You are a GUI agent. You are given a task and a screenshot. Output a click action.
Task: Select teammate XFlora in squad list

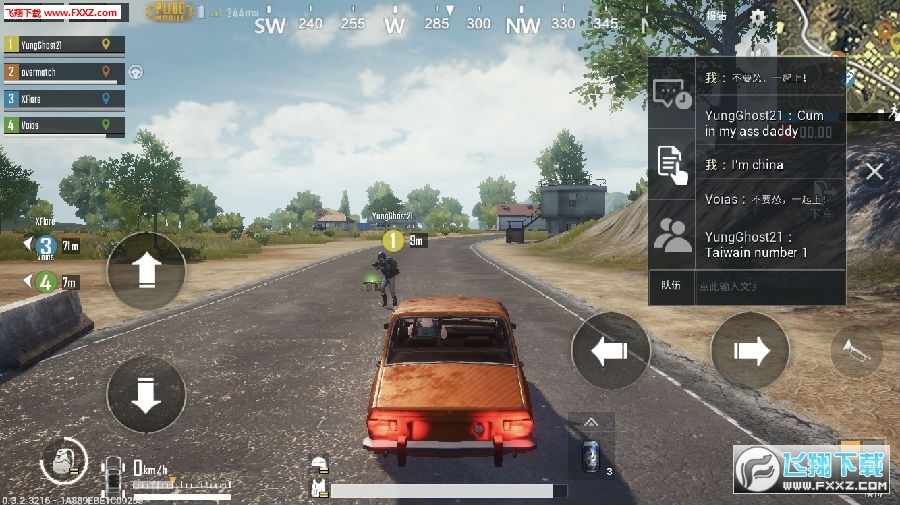(63, 99)
